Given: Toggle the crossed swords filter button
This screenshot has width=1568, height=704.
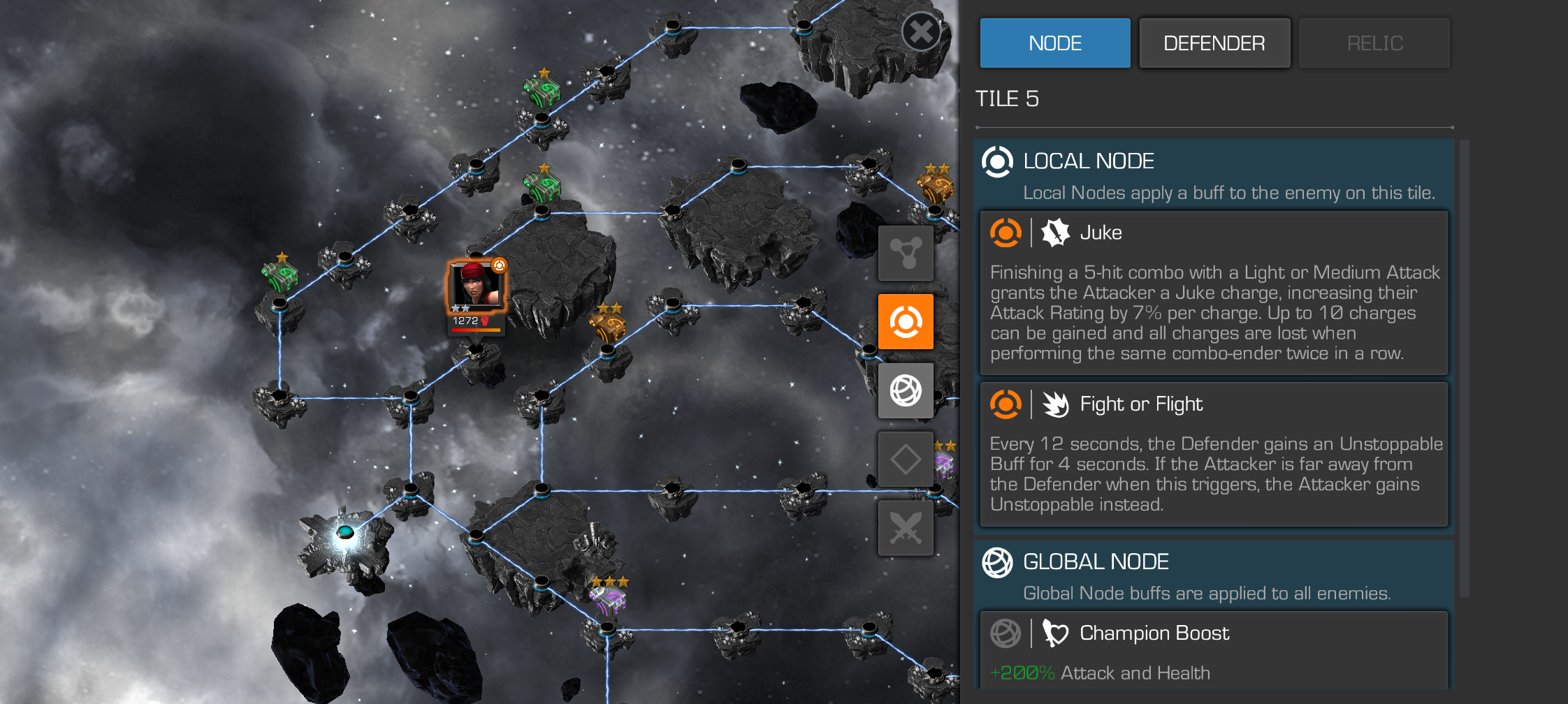Looking at the screenshot, I should 906,528.
